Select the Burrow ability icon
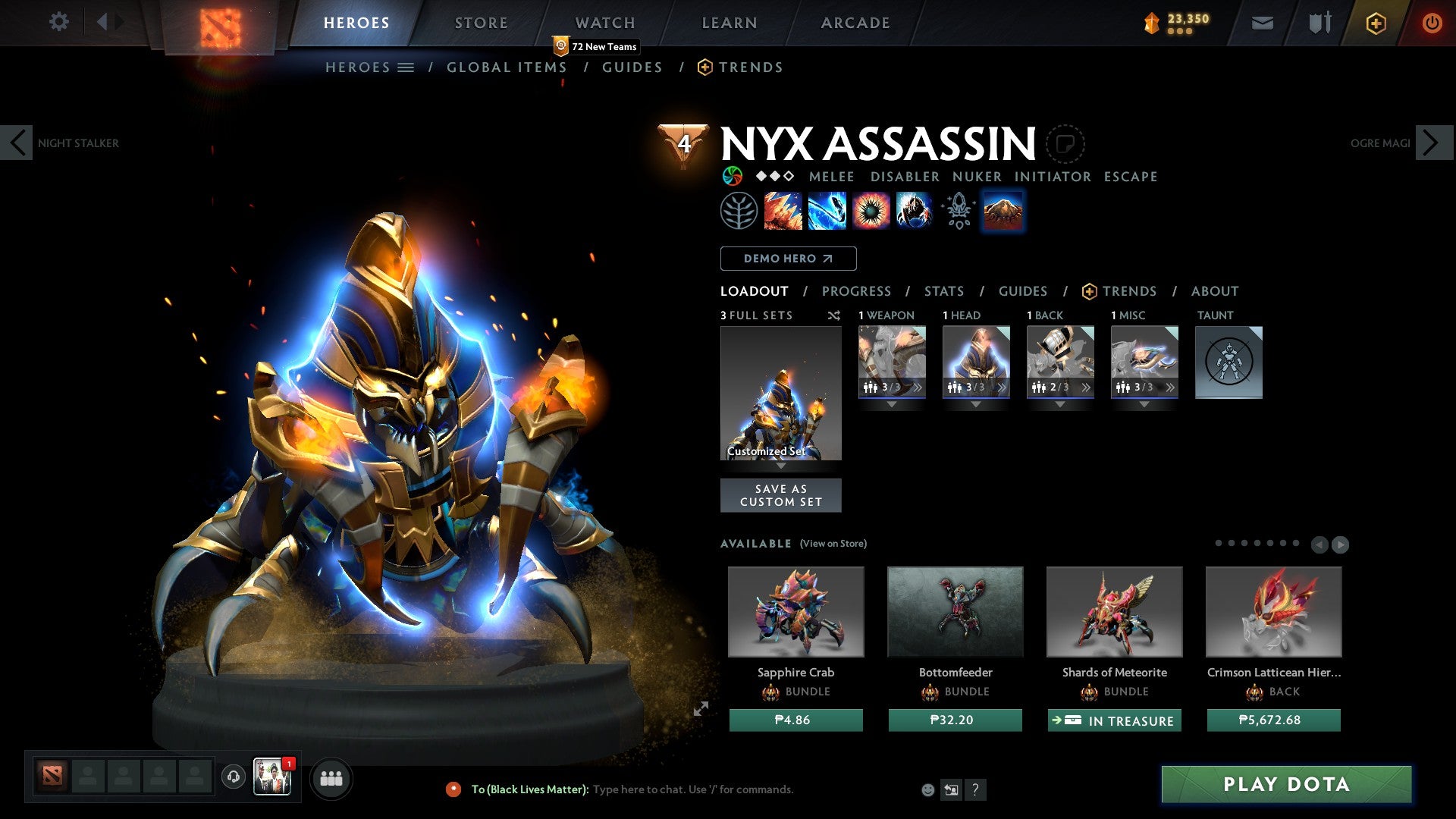The height and width of the screenshot is (819, 1456). coord(1003,211)
